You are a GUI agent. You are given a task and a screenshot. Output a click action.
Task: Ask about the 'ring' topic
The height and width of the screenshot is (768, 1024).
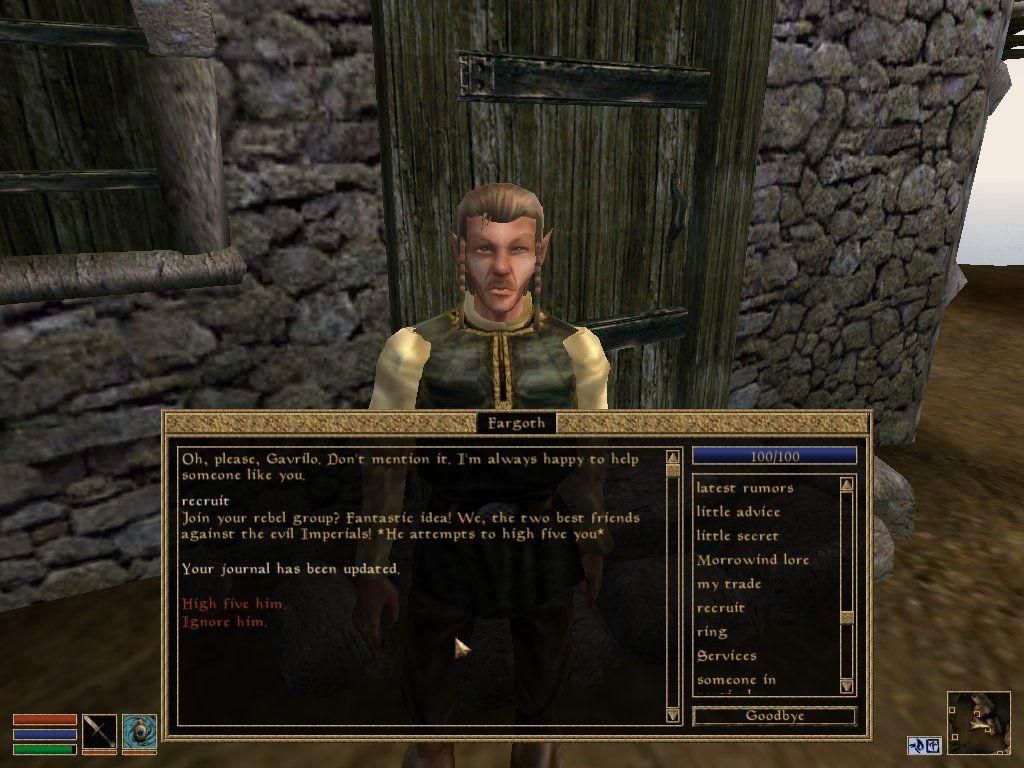coord(711,632)
